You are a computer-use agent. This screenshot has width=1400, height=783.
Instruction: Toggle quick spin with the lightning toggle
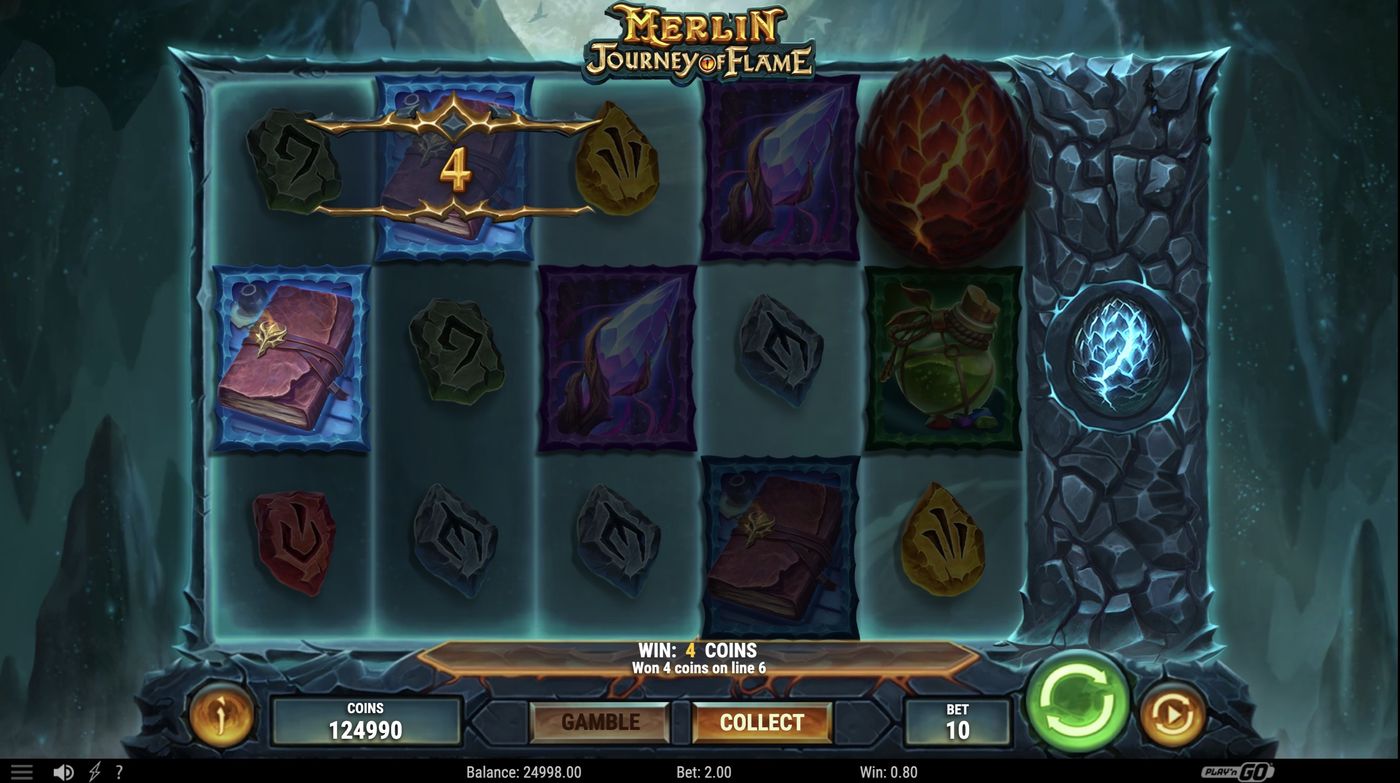pos(94,770)
